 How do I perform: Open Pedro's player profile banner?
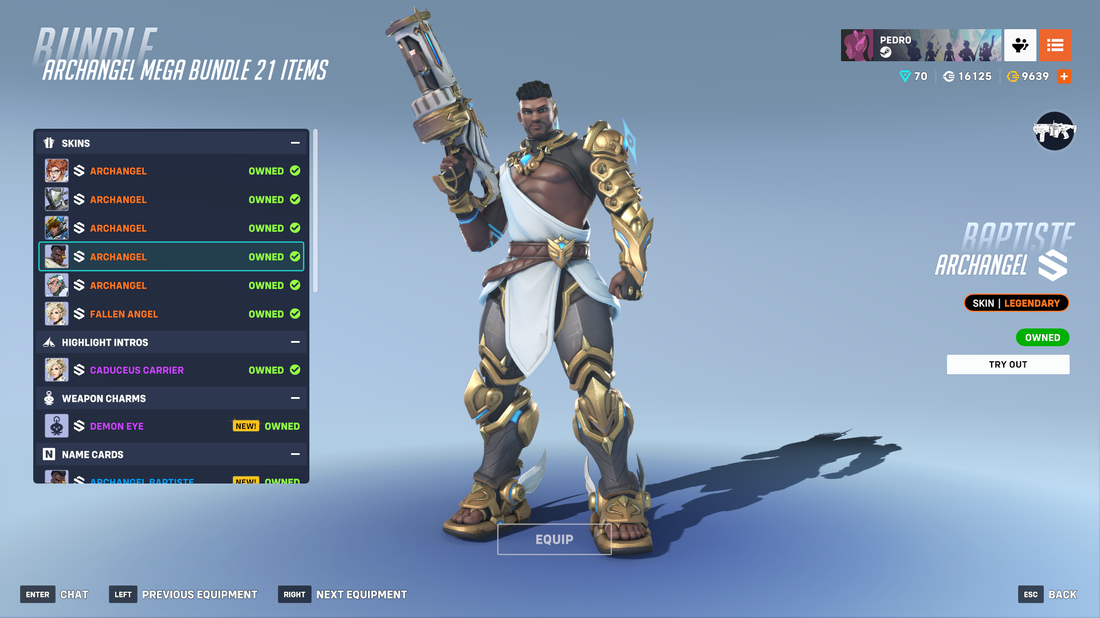point(920,45)
